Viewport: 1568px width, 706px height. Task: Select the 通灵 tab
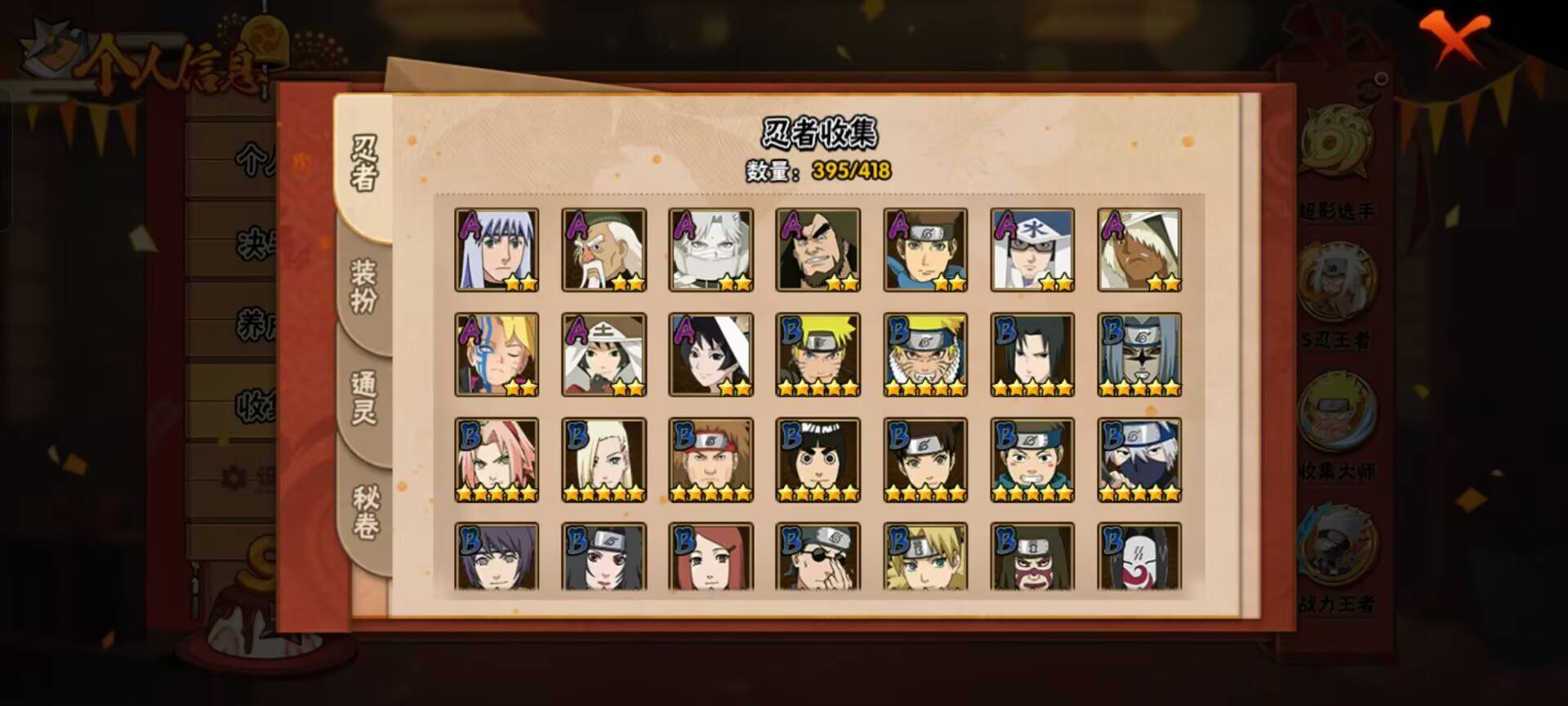364,398
